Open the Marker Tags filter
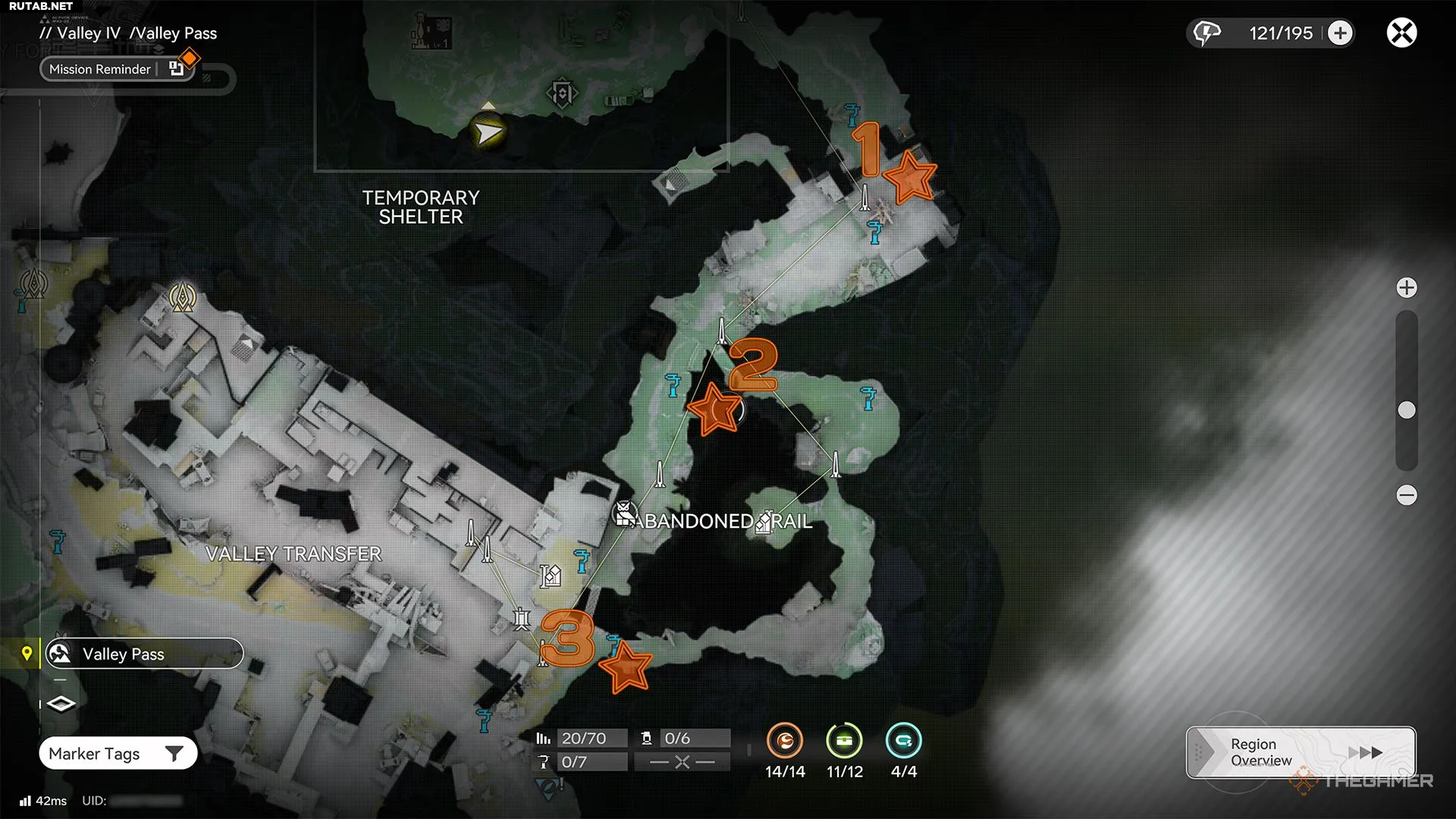Screen dimensions: 1456x819 coord(118,754)
